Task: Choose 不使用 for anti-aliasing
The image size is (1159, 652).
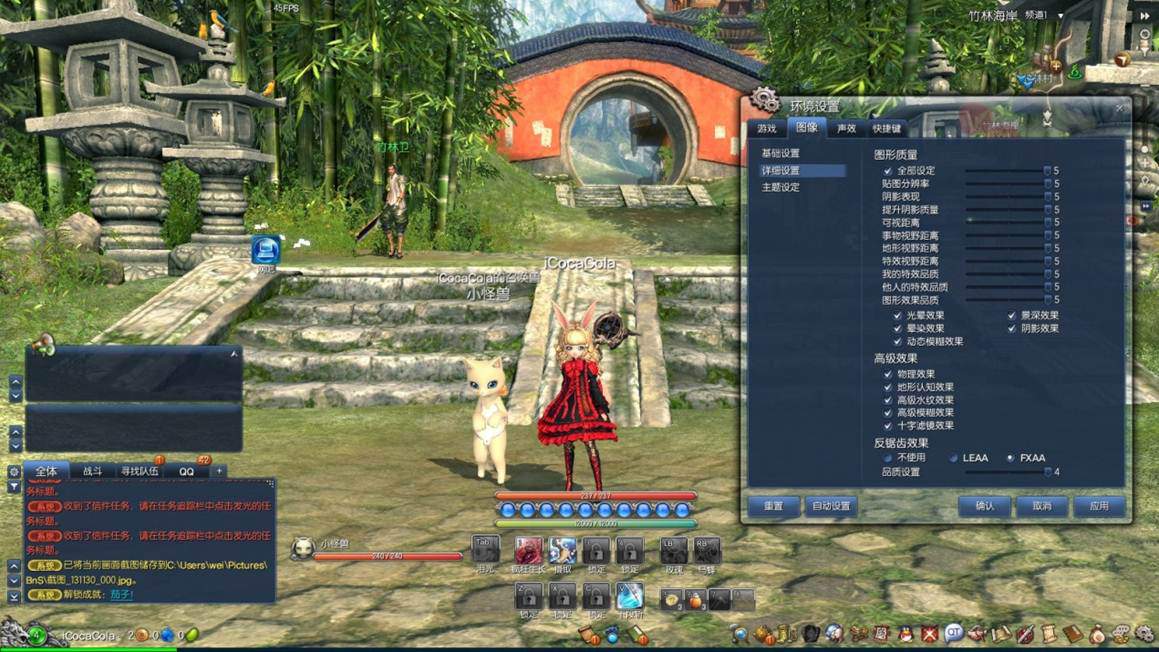Action: tap(887, 458)
